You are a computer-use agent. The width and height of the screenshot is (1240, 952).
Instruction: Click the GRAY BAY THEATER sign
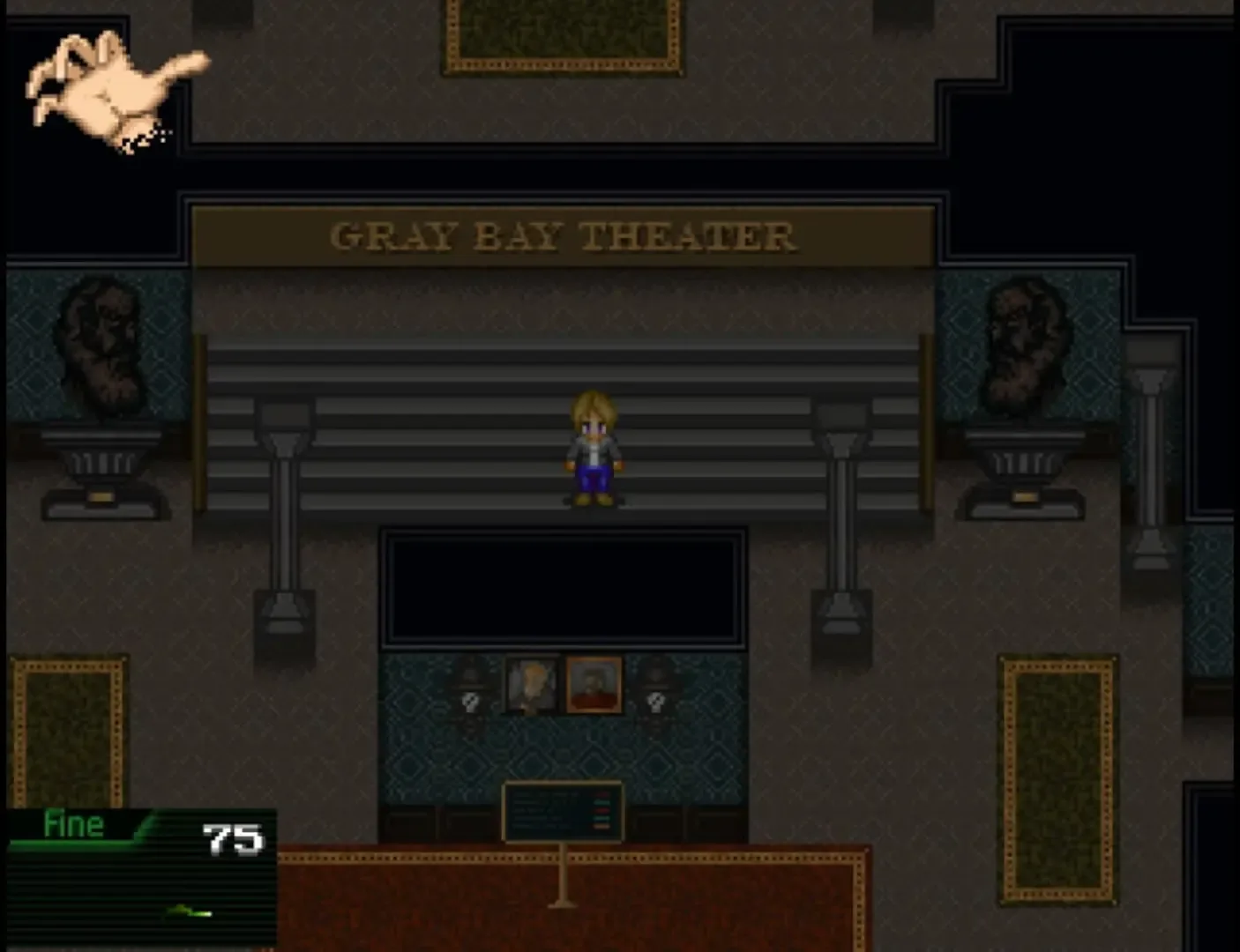(562, 234)
